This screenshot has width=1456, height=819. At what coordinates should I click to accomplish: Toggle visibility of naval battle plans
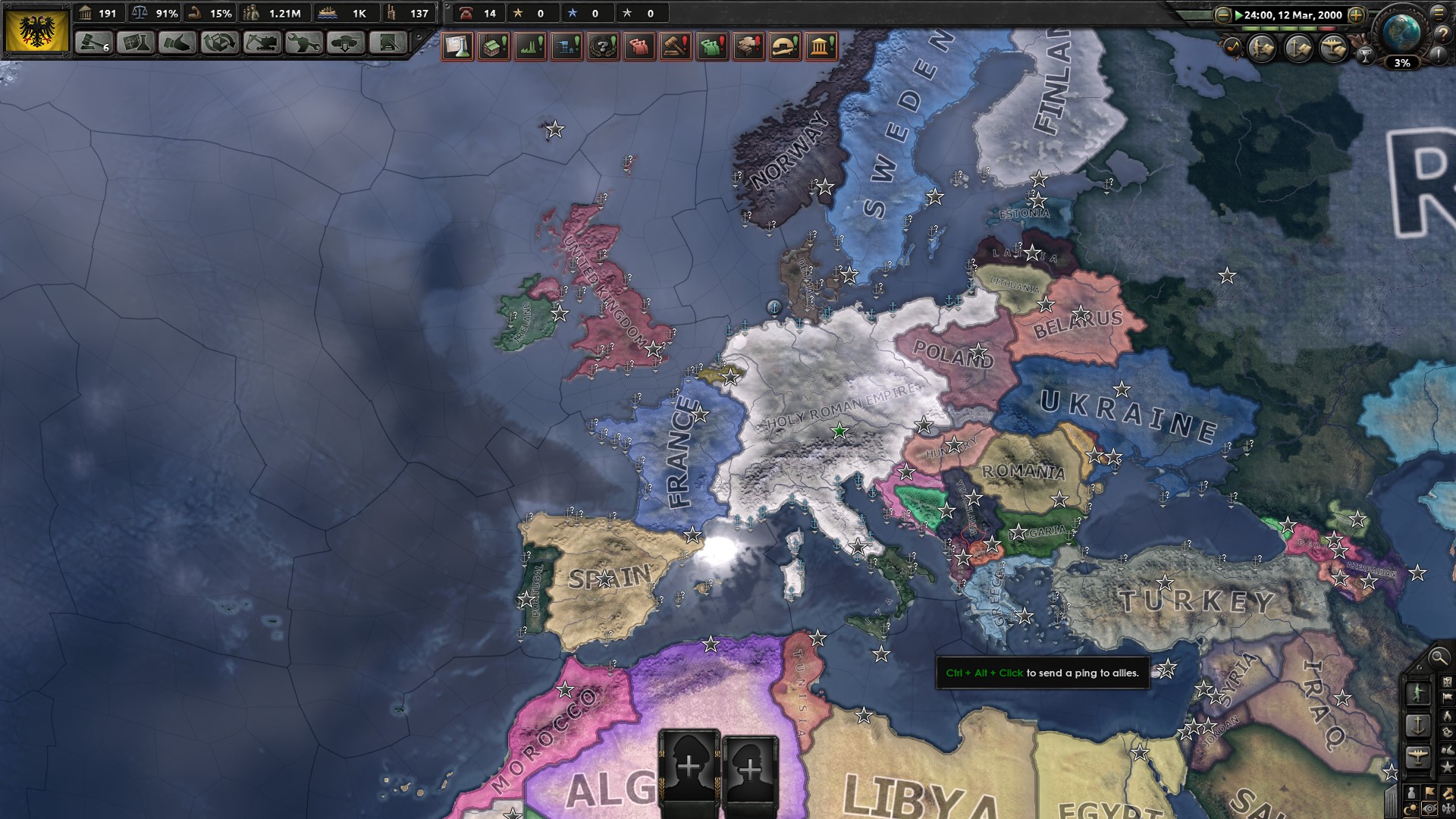[x=1298, y=47]
